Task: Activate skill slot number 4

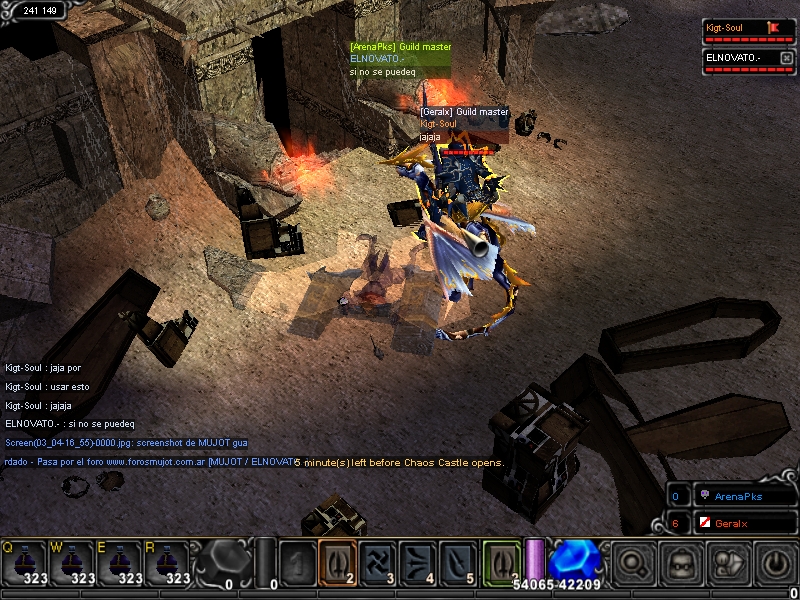Action: (x=417, y=562)
